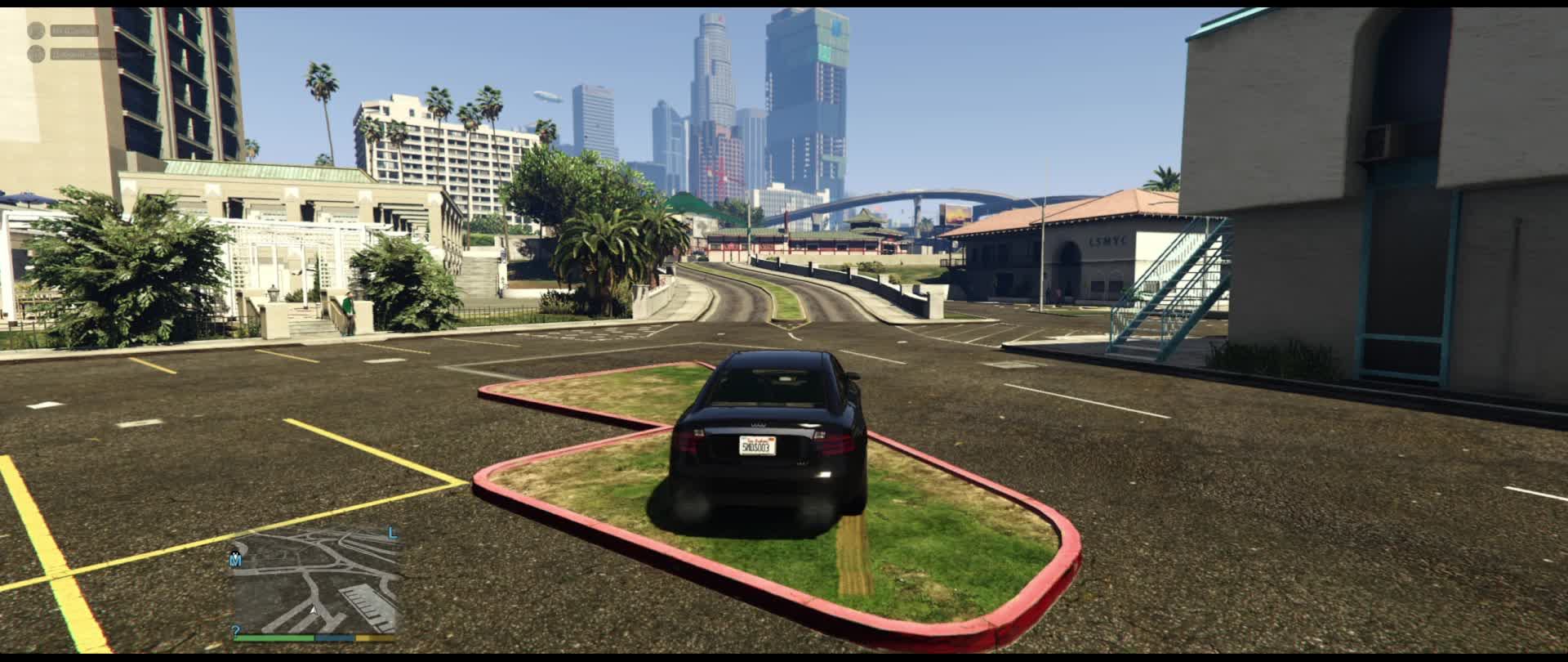Image resolution: width=1568 pixels, height=662 pixels.
Task: Click the Michael "M" blip on minimap
Action: pos(235,561)
